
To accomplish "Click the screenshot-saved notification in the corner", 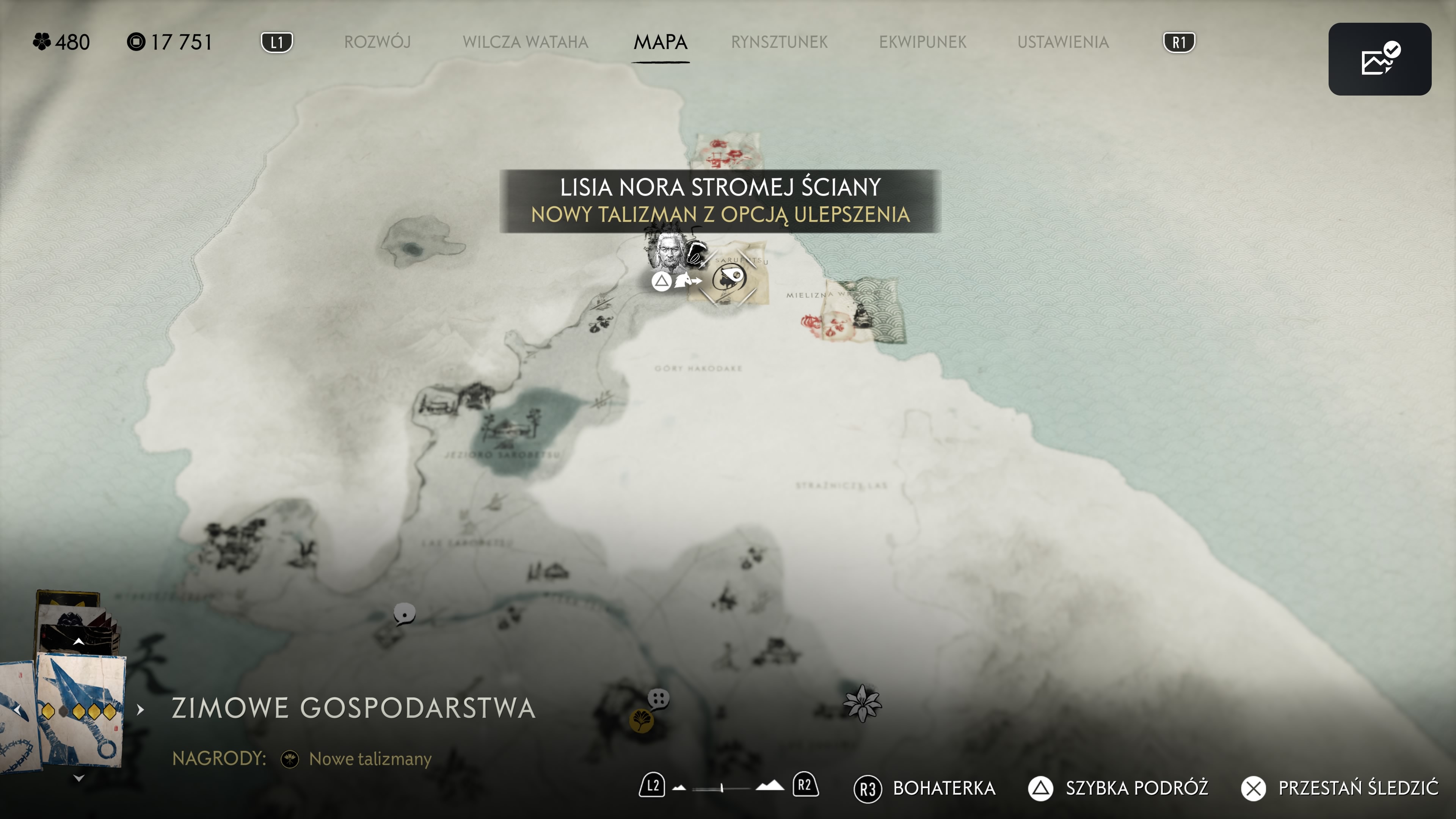I will coord(1379,59).
